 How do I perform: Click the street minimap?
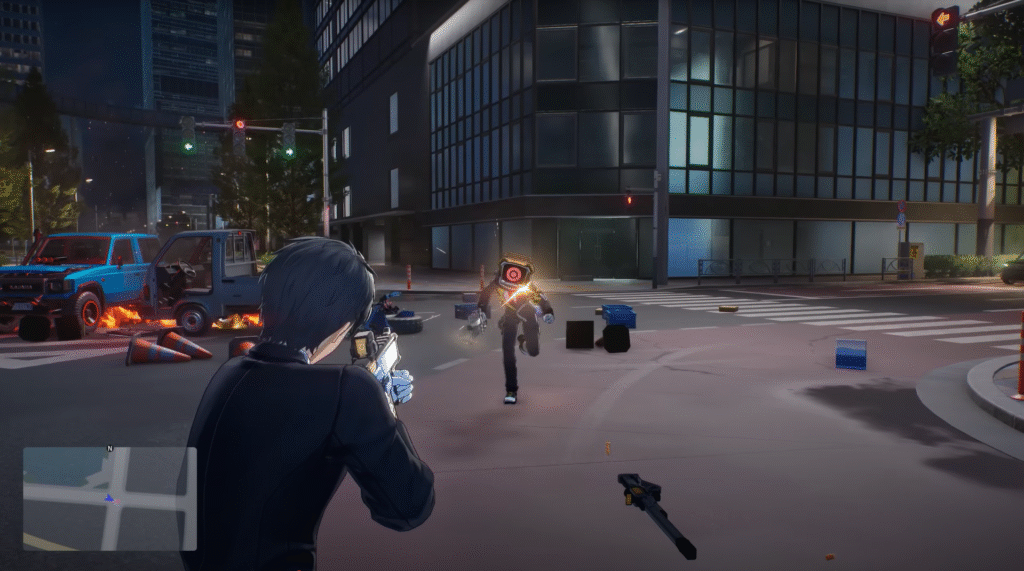[109, 498]
